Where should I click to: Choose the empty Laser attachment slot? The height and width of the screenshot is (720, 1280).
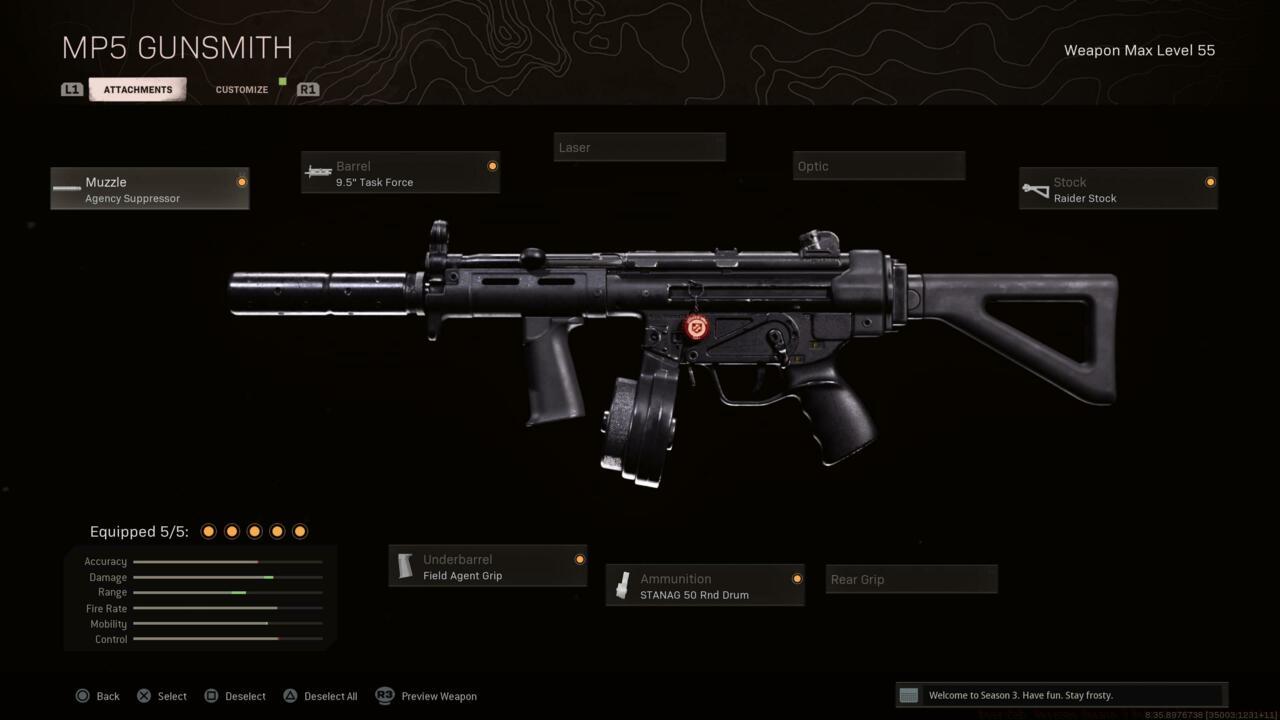pyautogui.click(x=639, y=148)
